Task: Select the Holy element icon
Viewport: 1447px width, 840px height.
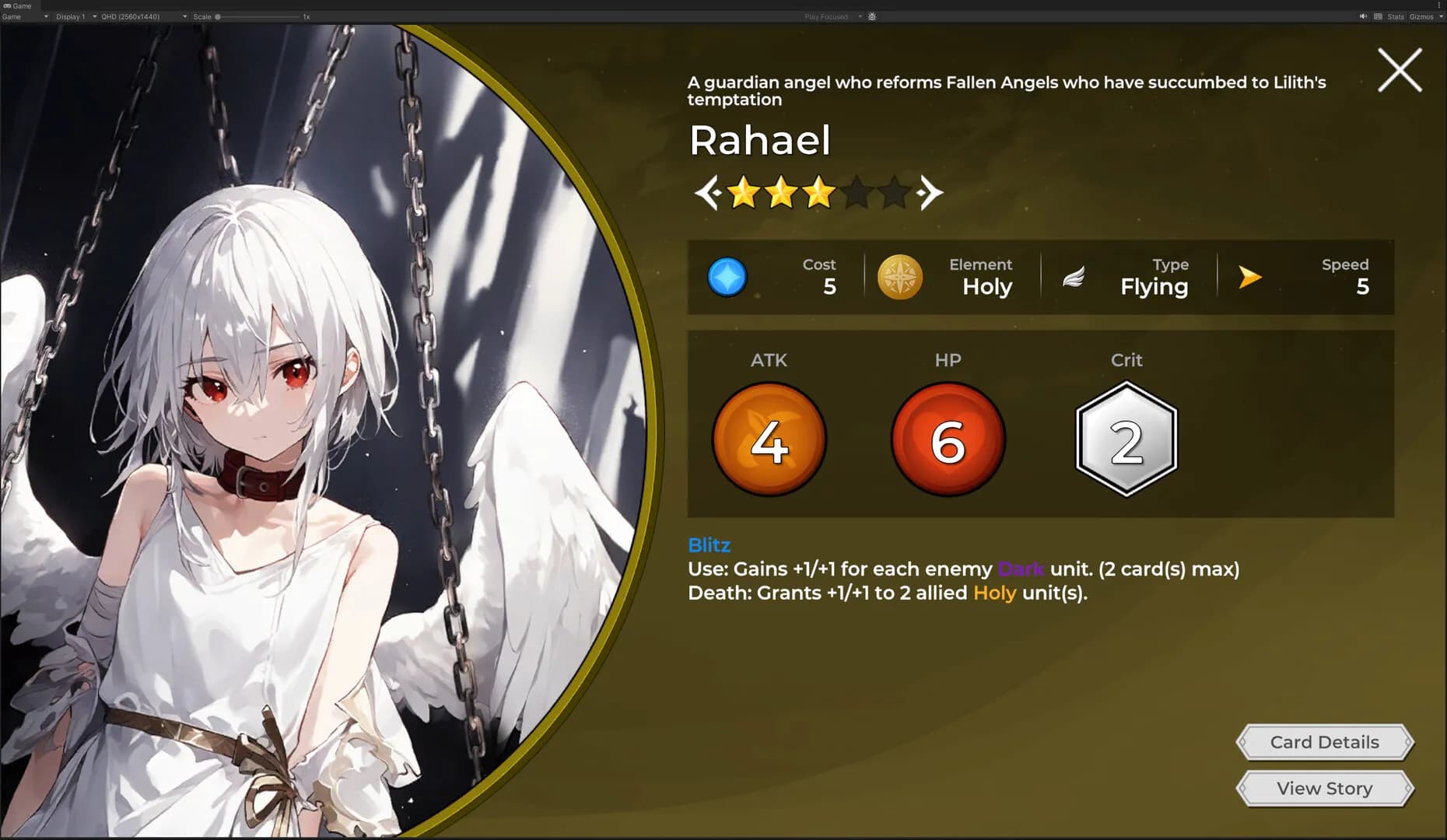Action: click(x=899, y=276)
